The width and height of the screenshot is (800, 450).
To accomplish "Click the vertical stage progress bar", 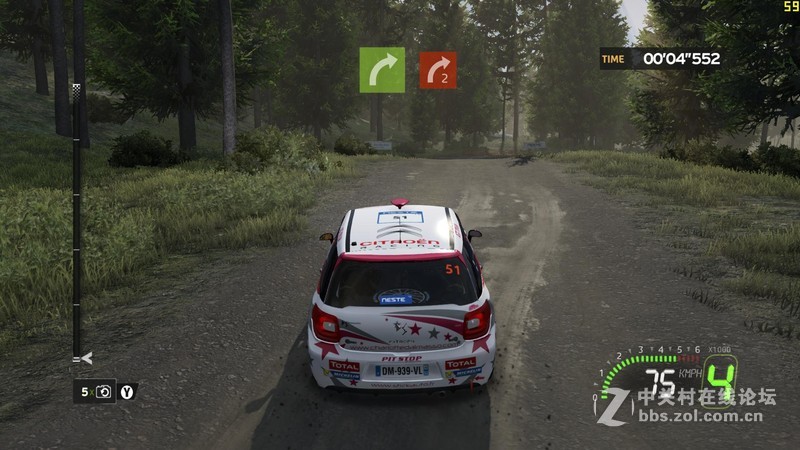I will [x=77, y=220].
